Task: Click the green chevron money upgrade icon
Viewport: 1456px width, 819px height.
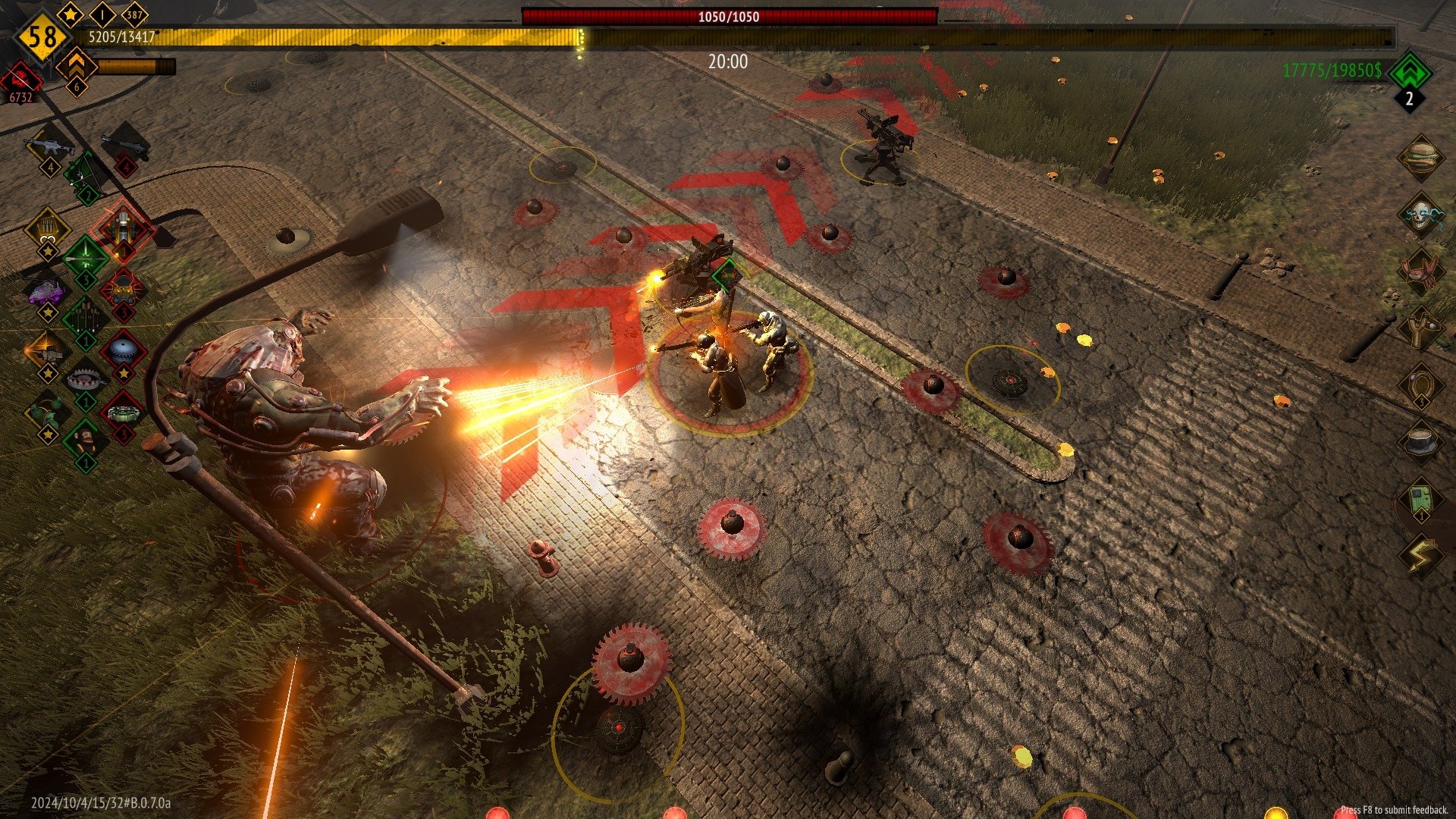Action: tap(1409, 72)
